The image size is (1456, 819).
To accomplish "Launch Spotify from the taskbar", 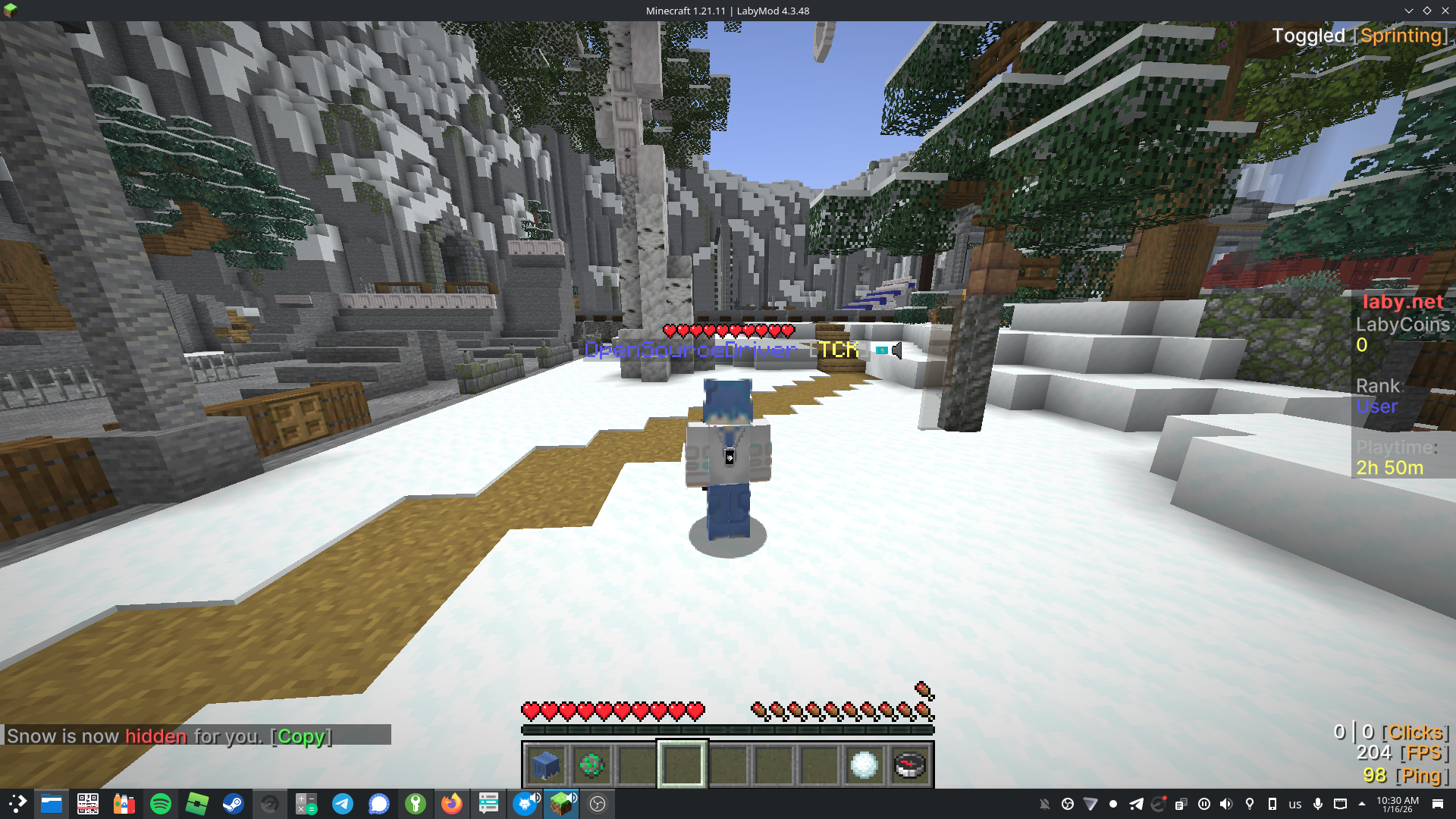I will (161, 804).
